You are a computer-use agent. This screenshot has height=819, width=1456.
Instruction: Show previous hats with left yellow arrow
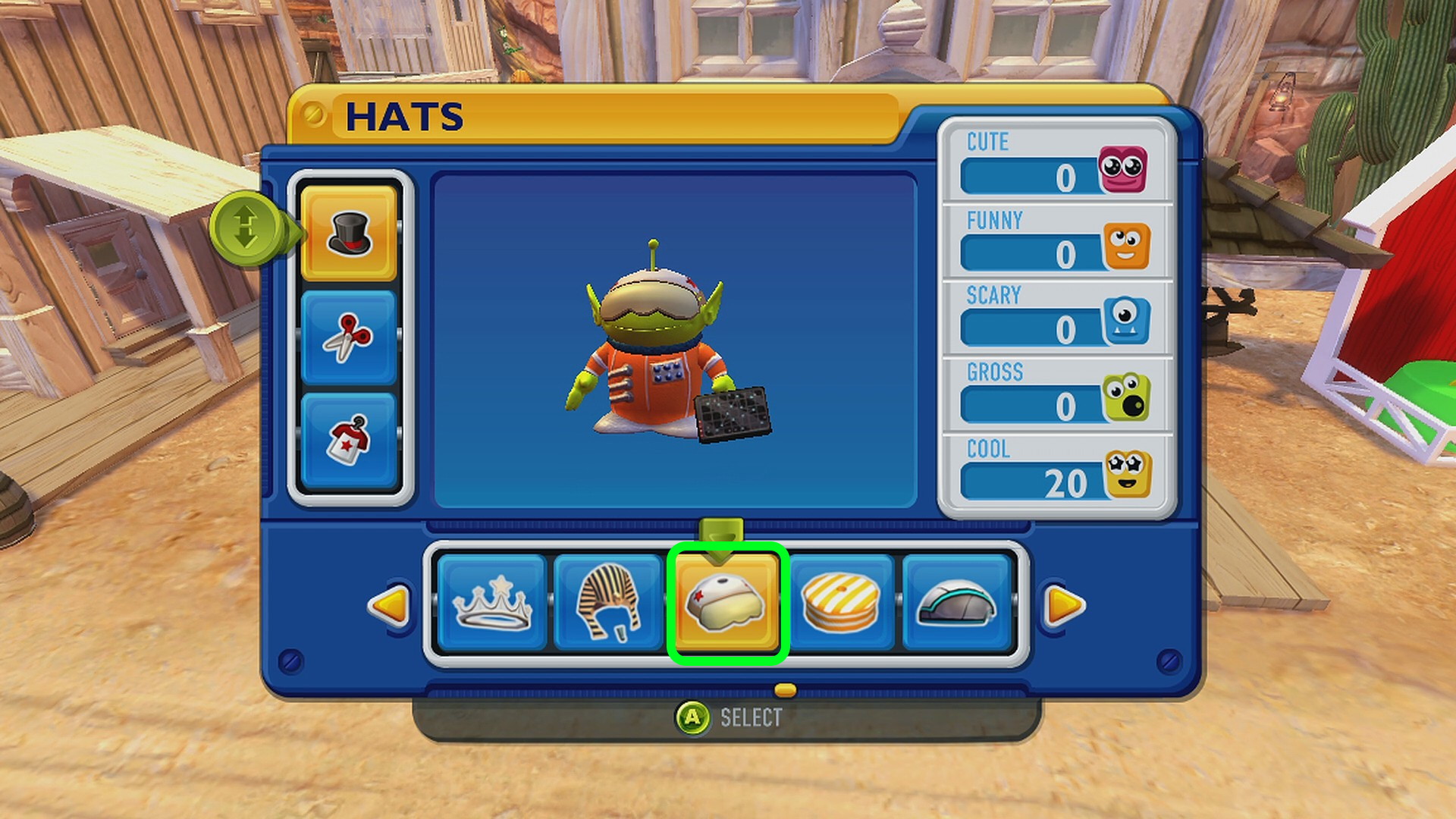(390, 605)
